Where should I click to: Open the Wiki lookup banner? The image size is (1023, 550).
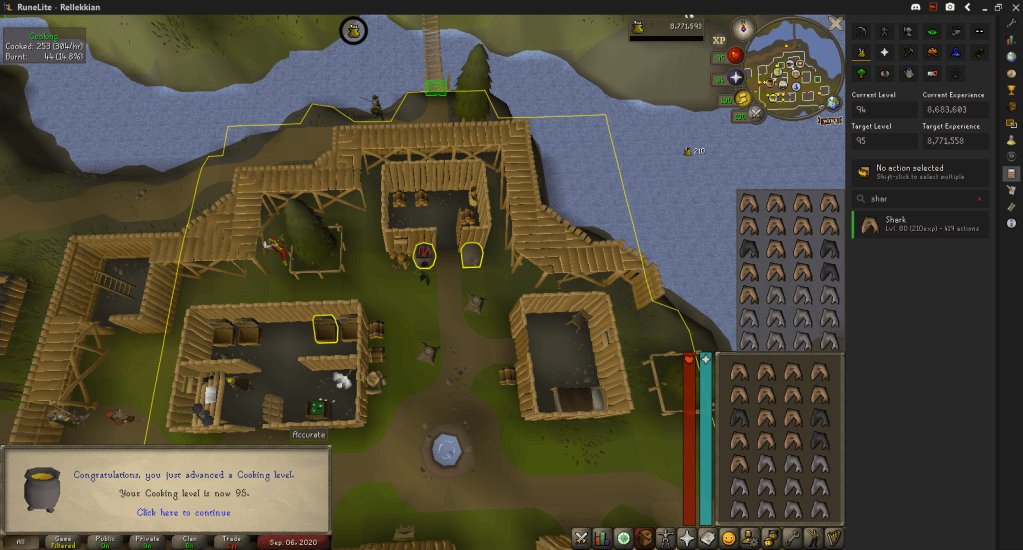[829, 120]
